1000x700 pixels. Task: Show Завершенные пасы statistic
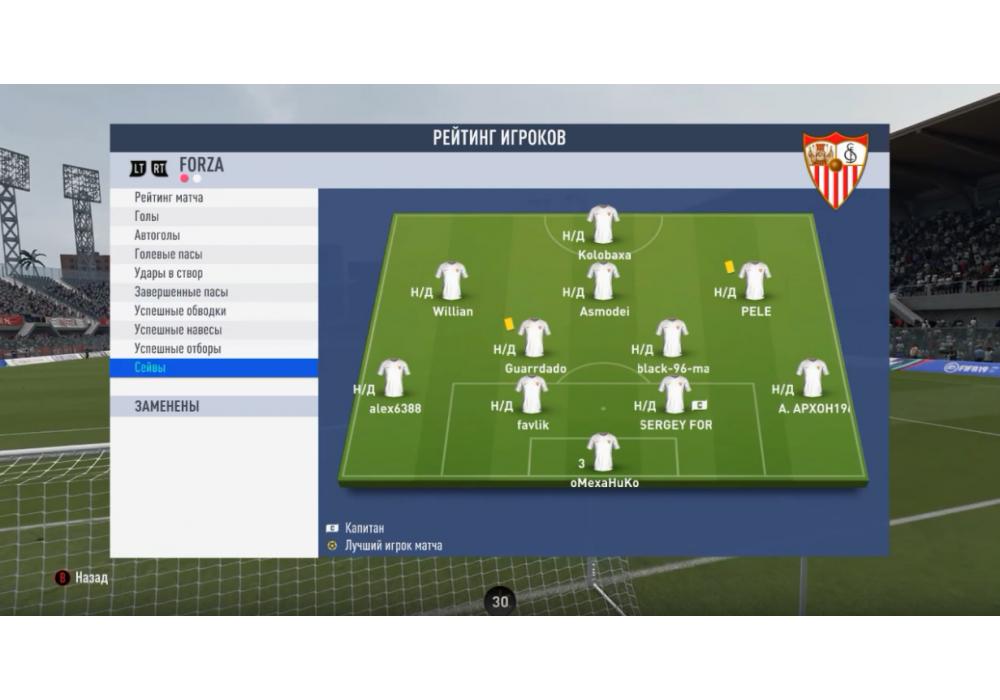(181, 292)
